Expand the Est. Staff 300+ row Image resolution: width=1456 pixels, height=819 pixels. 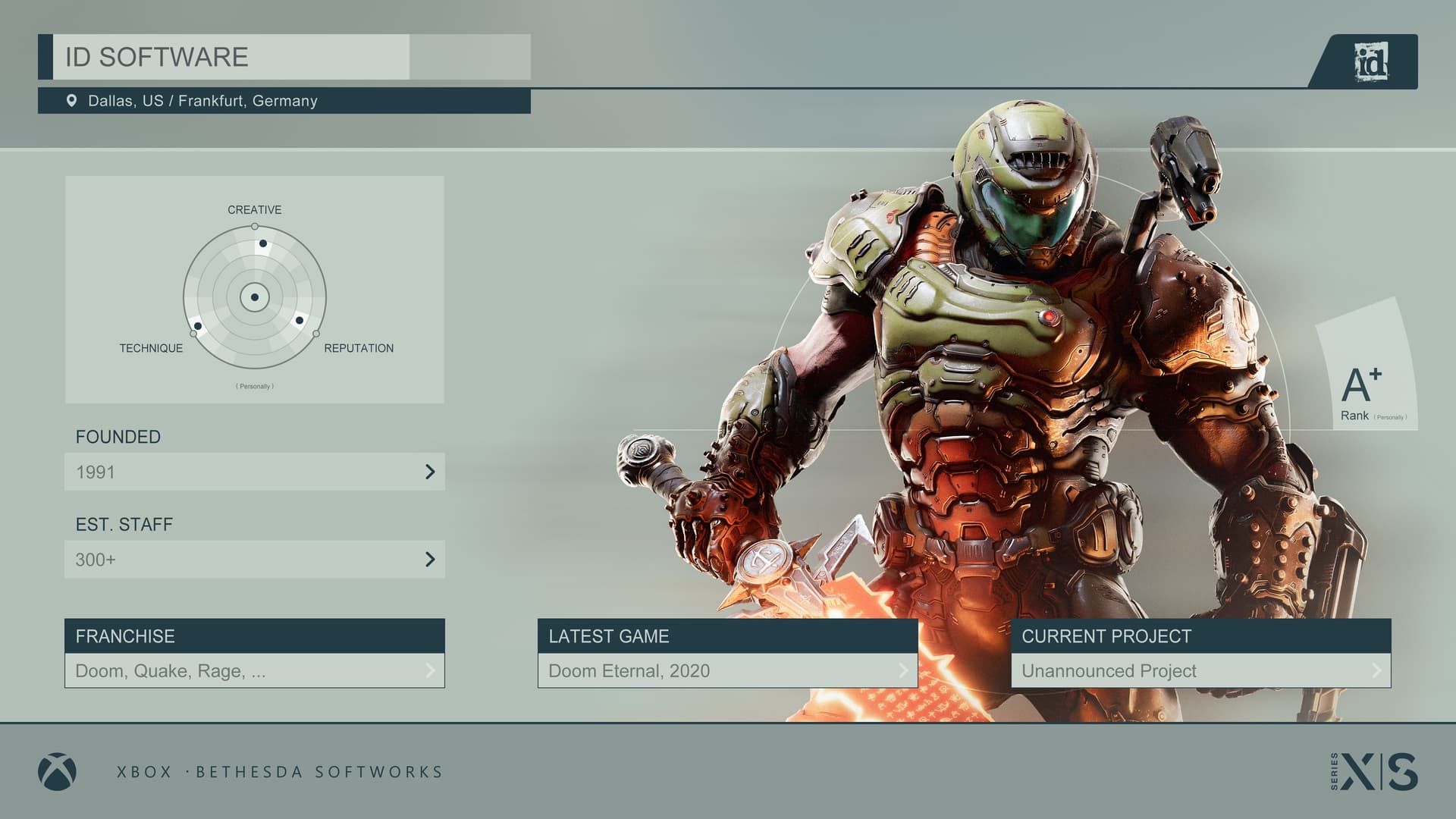pos(254,560)
